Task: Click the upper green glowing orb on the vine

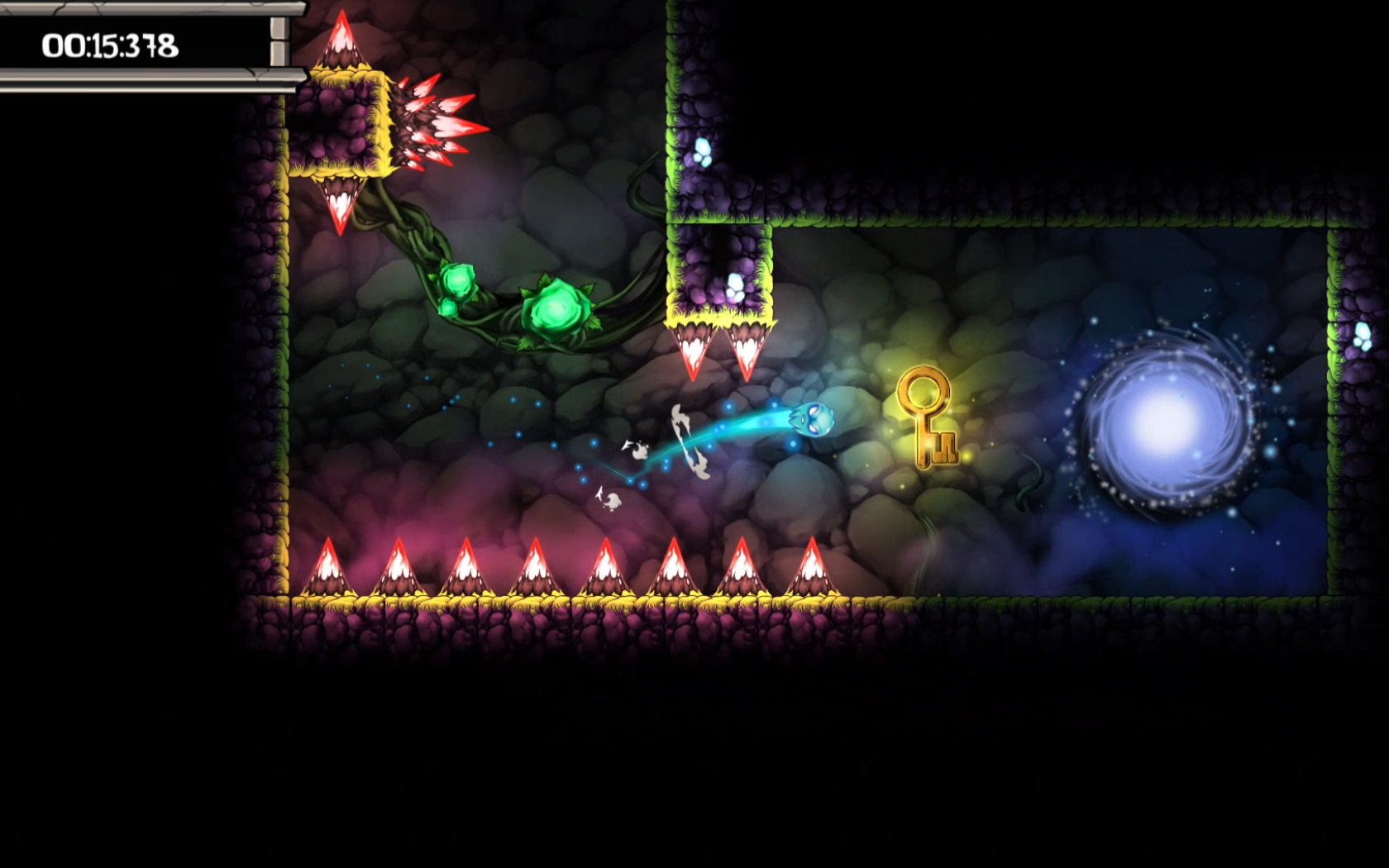Action: point(459,279)
